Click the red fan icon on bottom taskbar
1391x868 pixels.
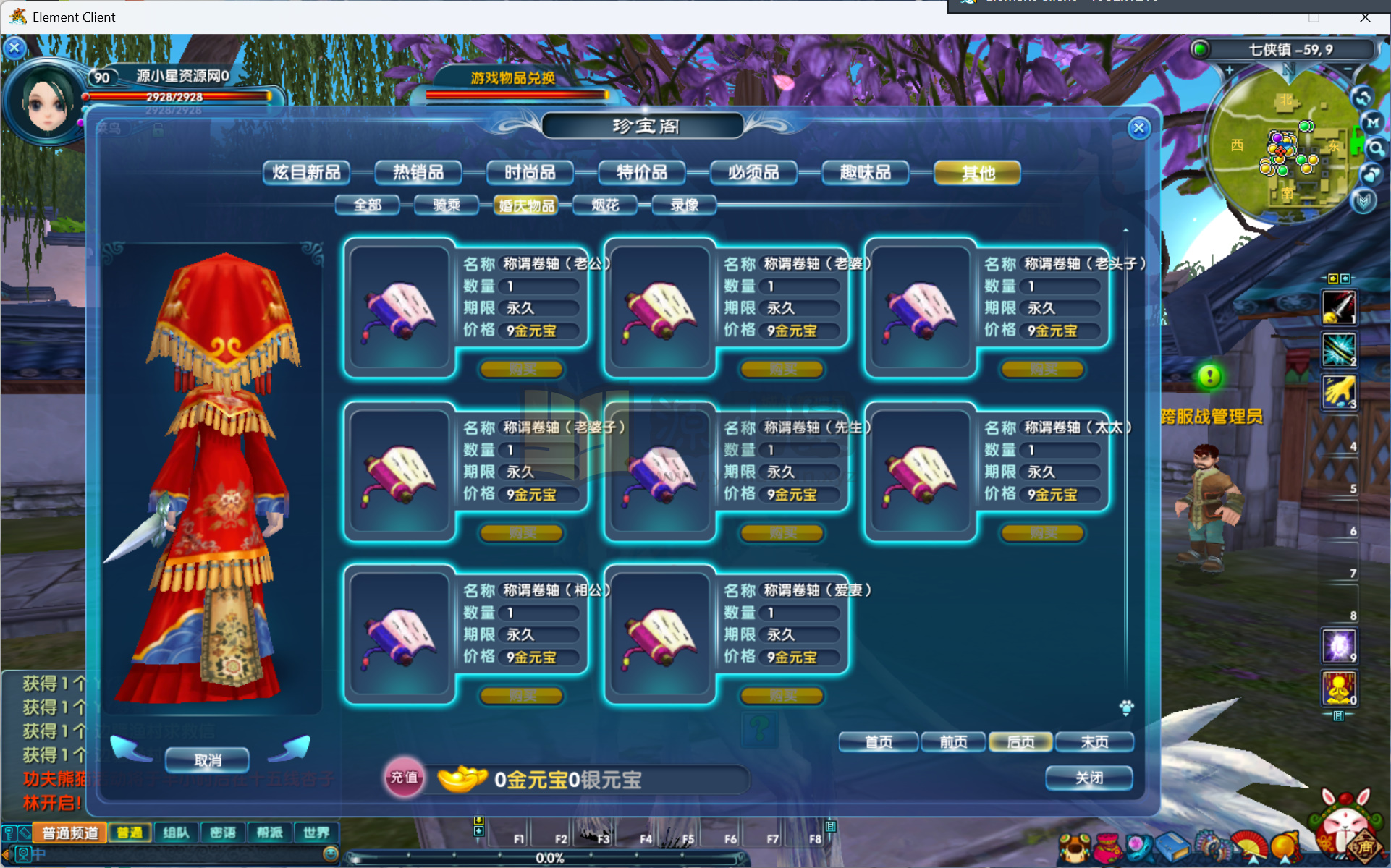1248,845
